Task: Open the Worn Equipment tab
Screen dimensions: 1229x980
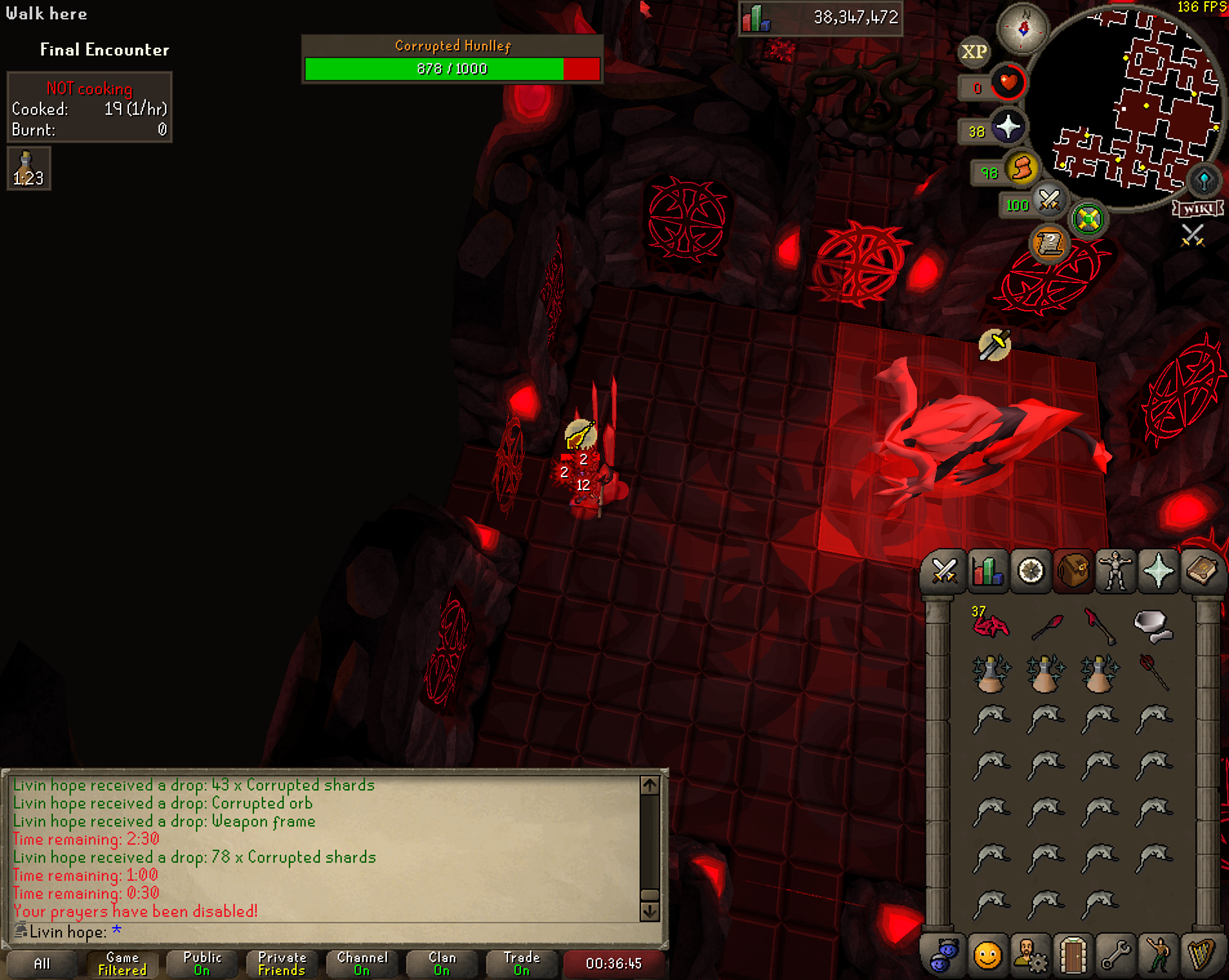Action: click(x=1116, y=571)
